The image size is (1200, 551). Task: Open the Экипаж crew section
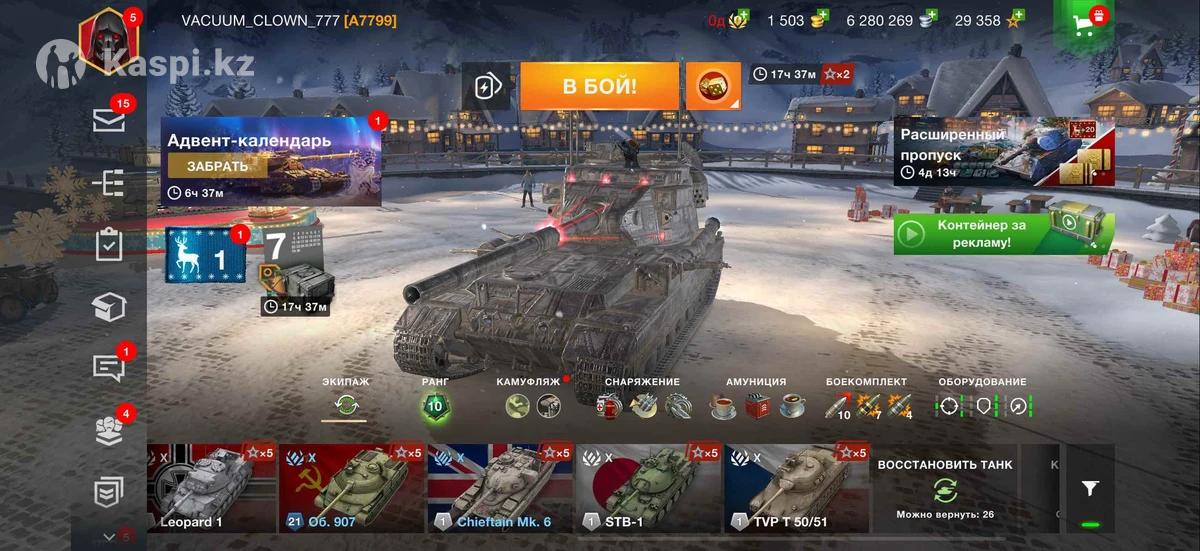pos(346,403)
